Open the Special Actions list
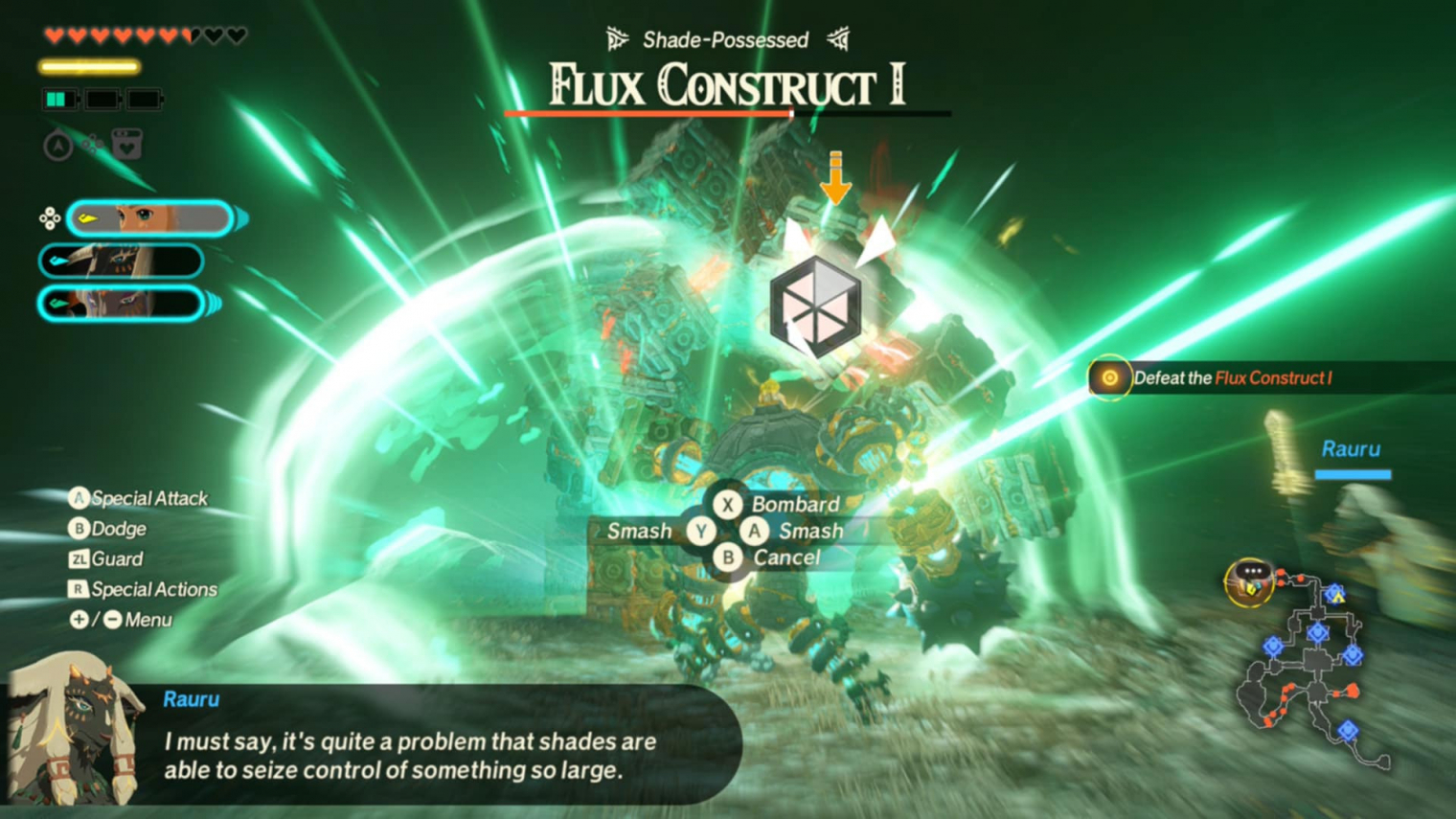 [144, 589]
